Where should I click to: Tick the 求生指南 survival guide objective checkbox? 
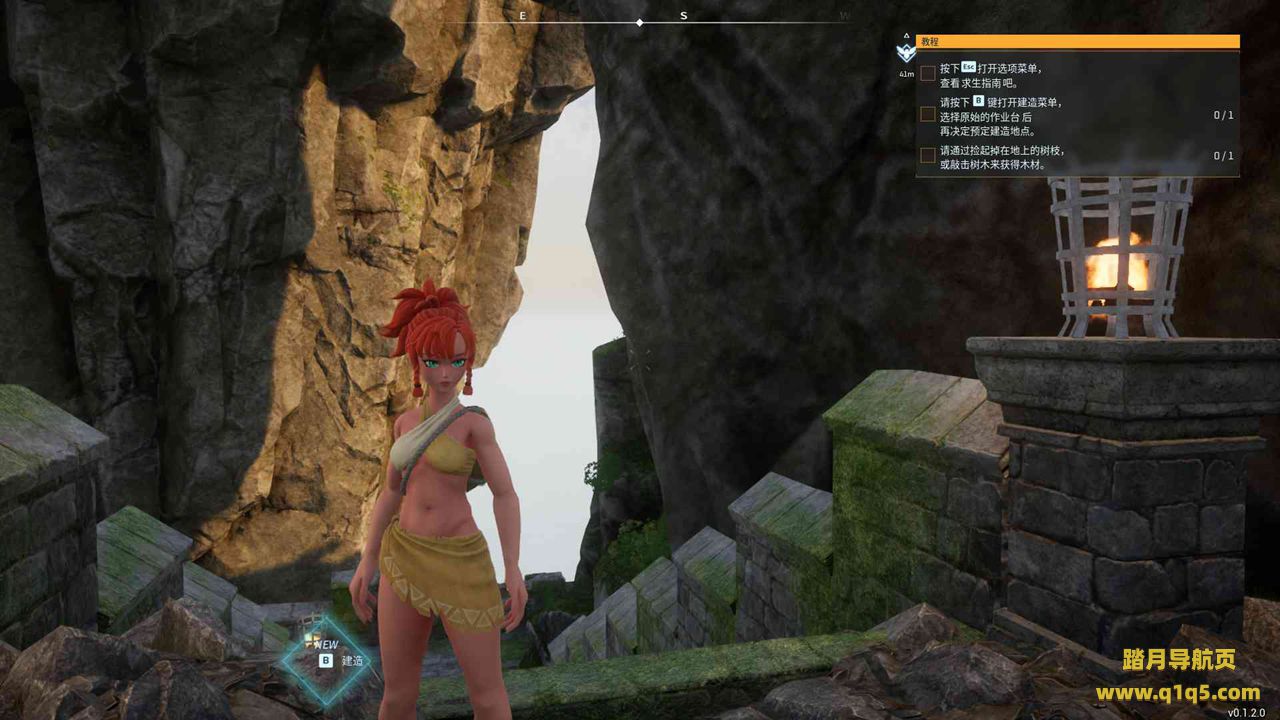(928, 74)
